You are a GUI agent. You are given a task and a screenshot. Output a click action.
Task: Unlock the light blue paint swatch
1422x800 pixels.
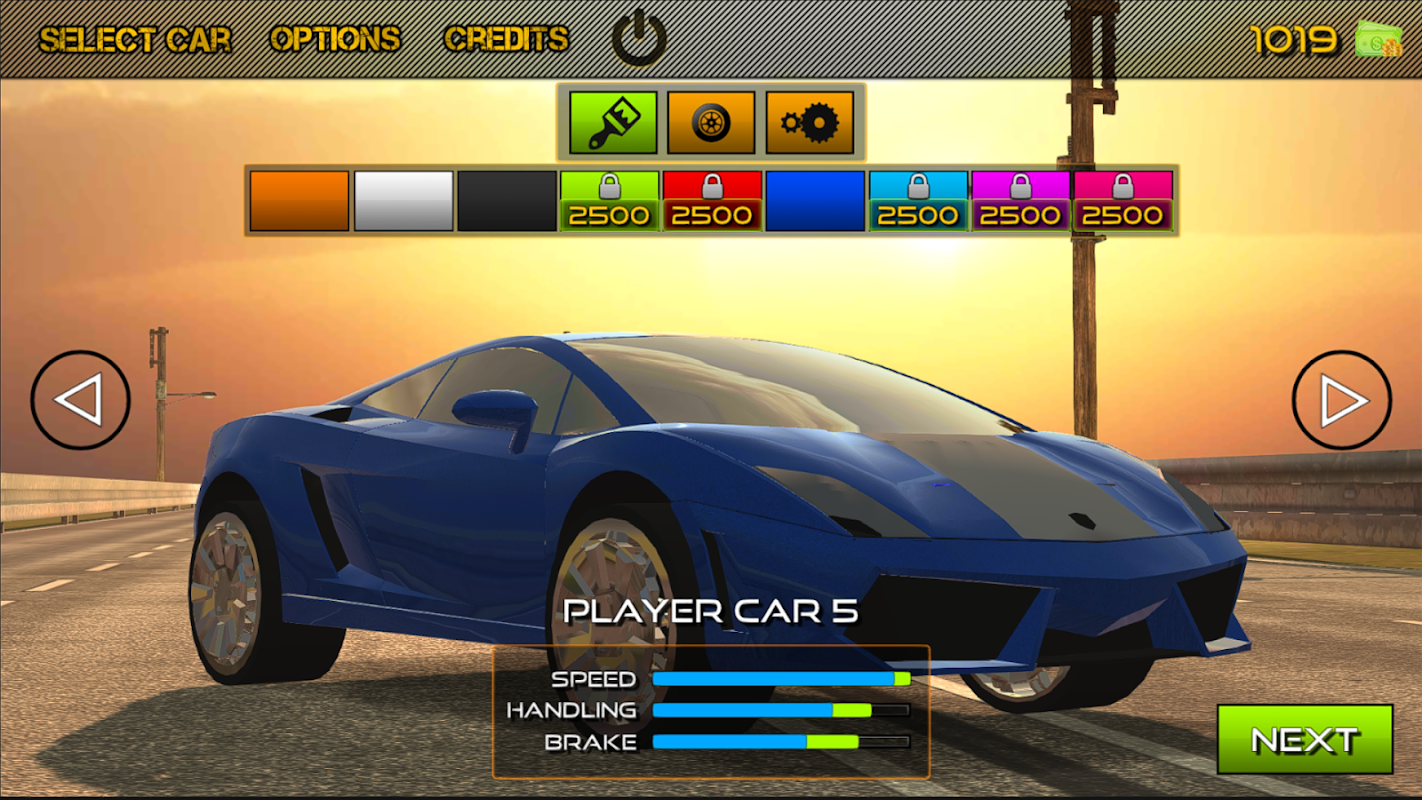[x=918, y=201]
